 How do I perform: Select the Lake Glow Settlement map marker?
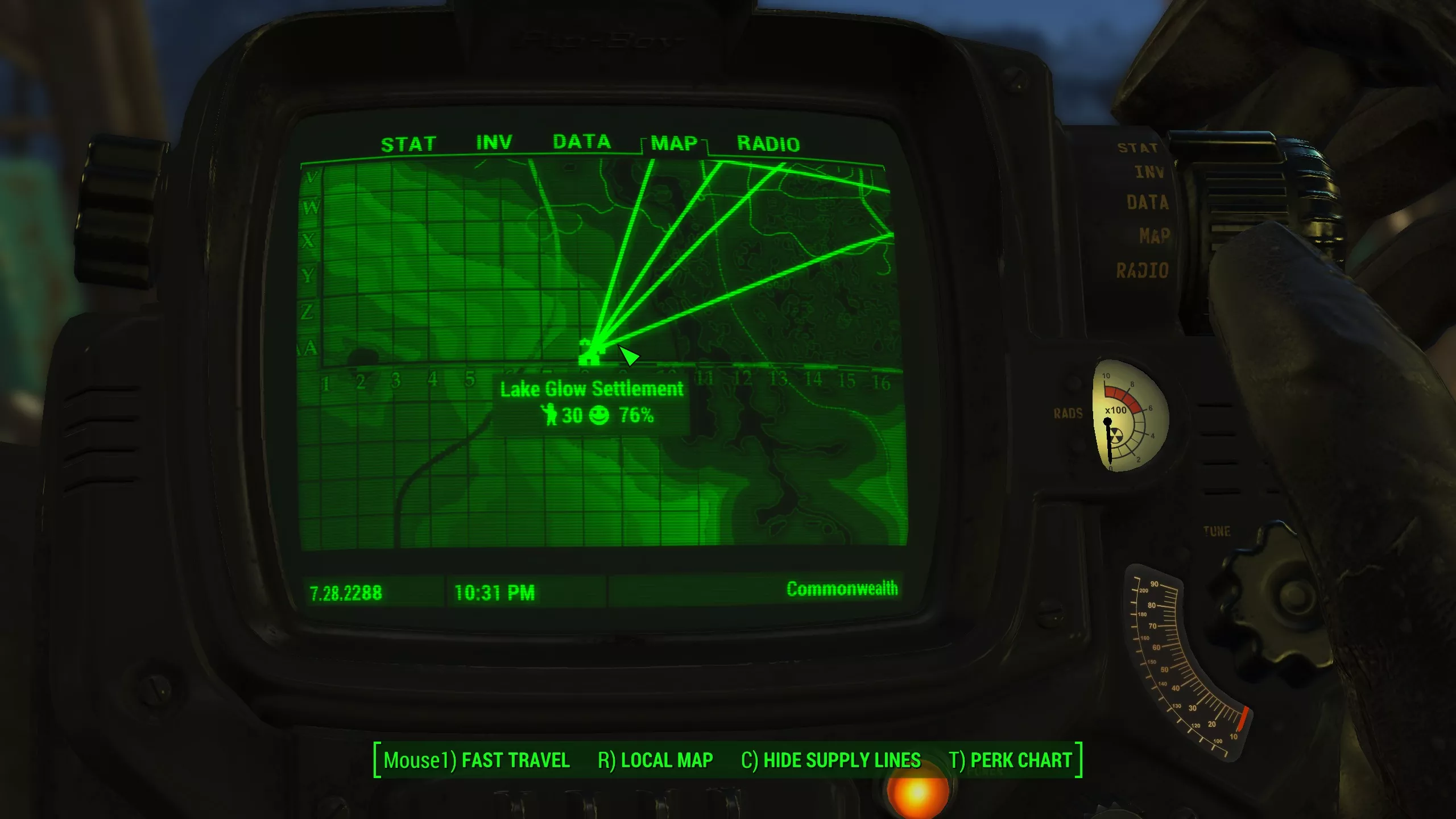[590, 353]
